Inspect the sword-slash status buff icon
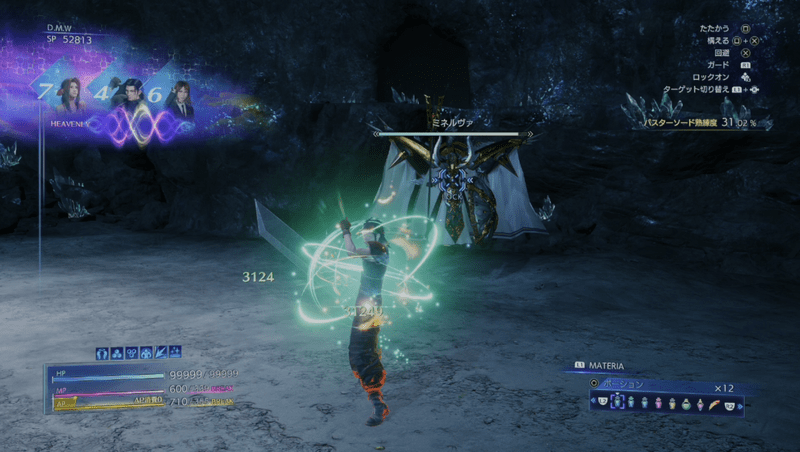The image size is (800, 452). [x=160, y=352]
